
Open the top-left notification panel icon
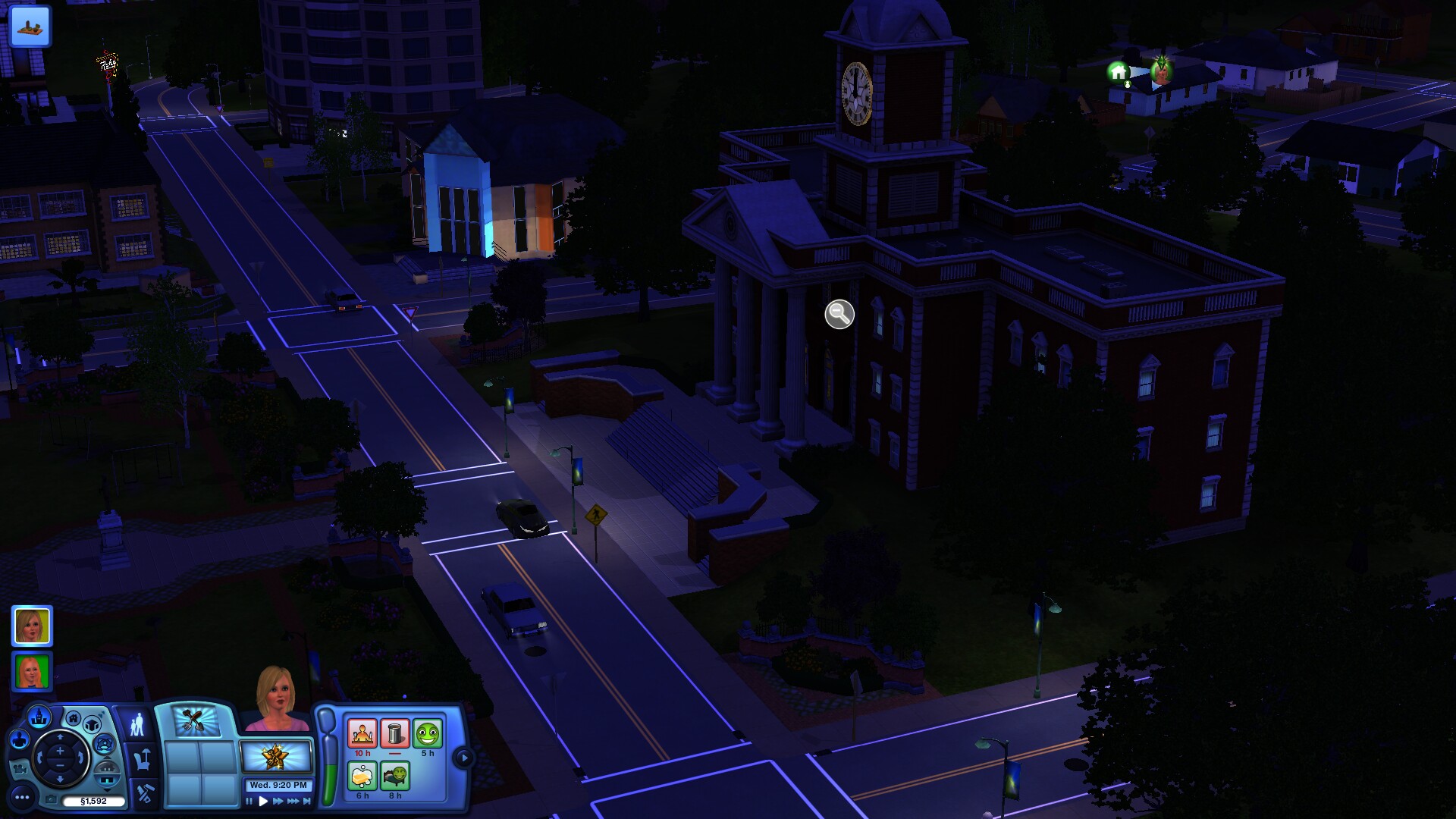coord(30,26)
